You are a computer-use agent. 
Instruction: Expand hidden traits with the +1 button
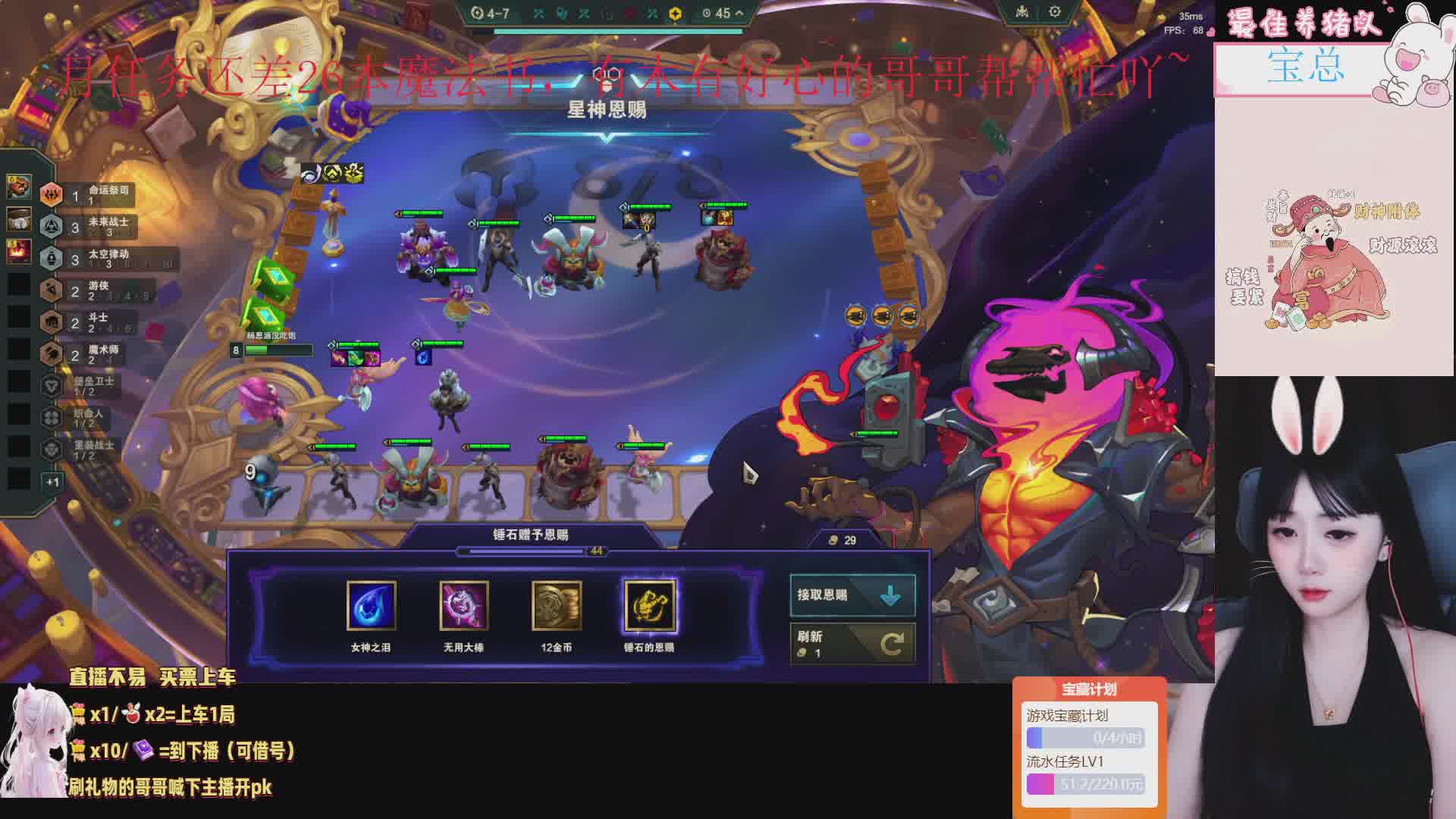coord(52,482)
